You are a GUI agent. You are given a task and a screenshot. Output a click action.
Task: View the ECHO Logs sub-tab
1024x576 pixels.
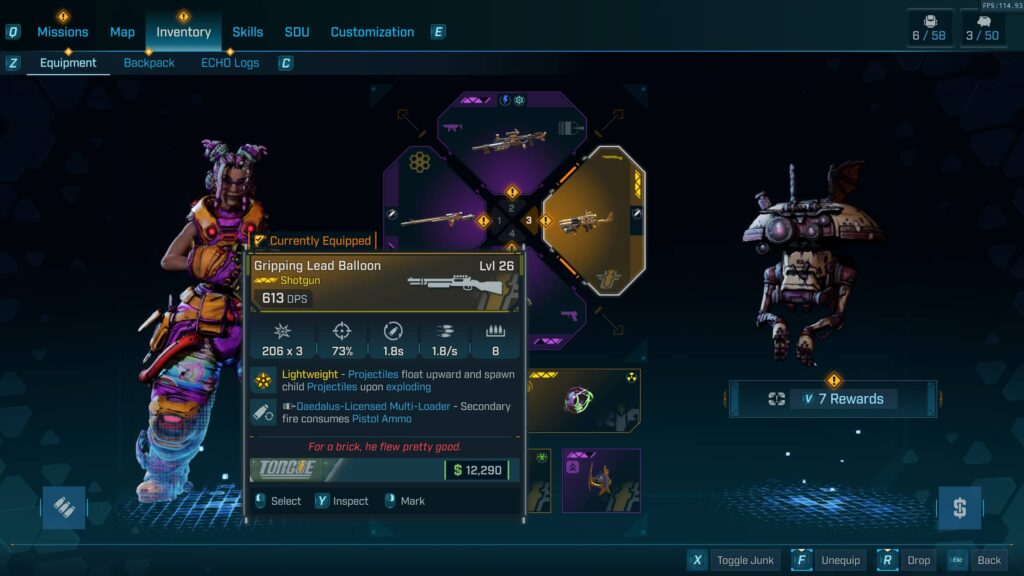230,63
